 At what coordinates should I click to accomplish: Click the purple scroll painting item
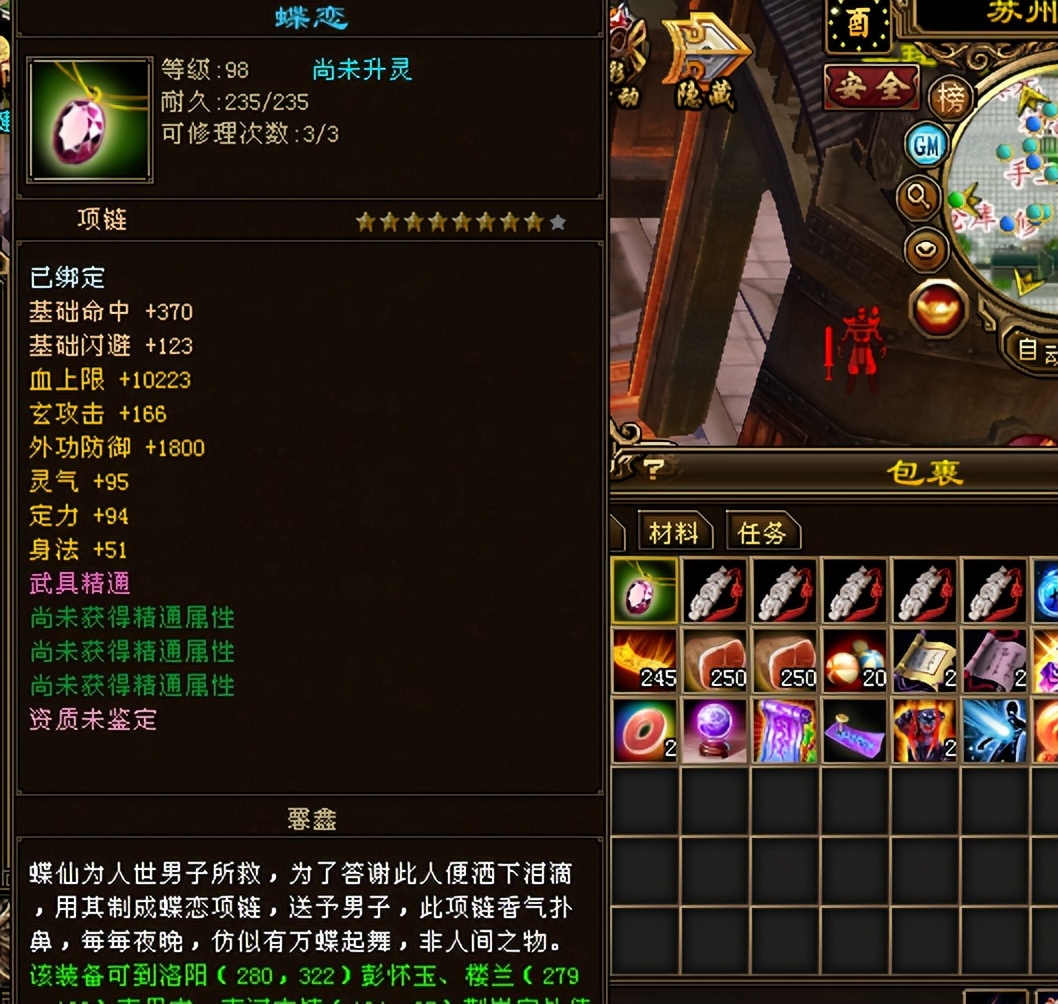[x=785, y=731]
